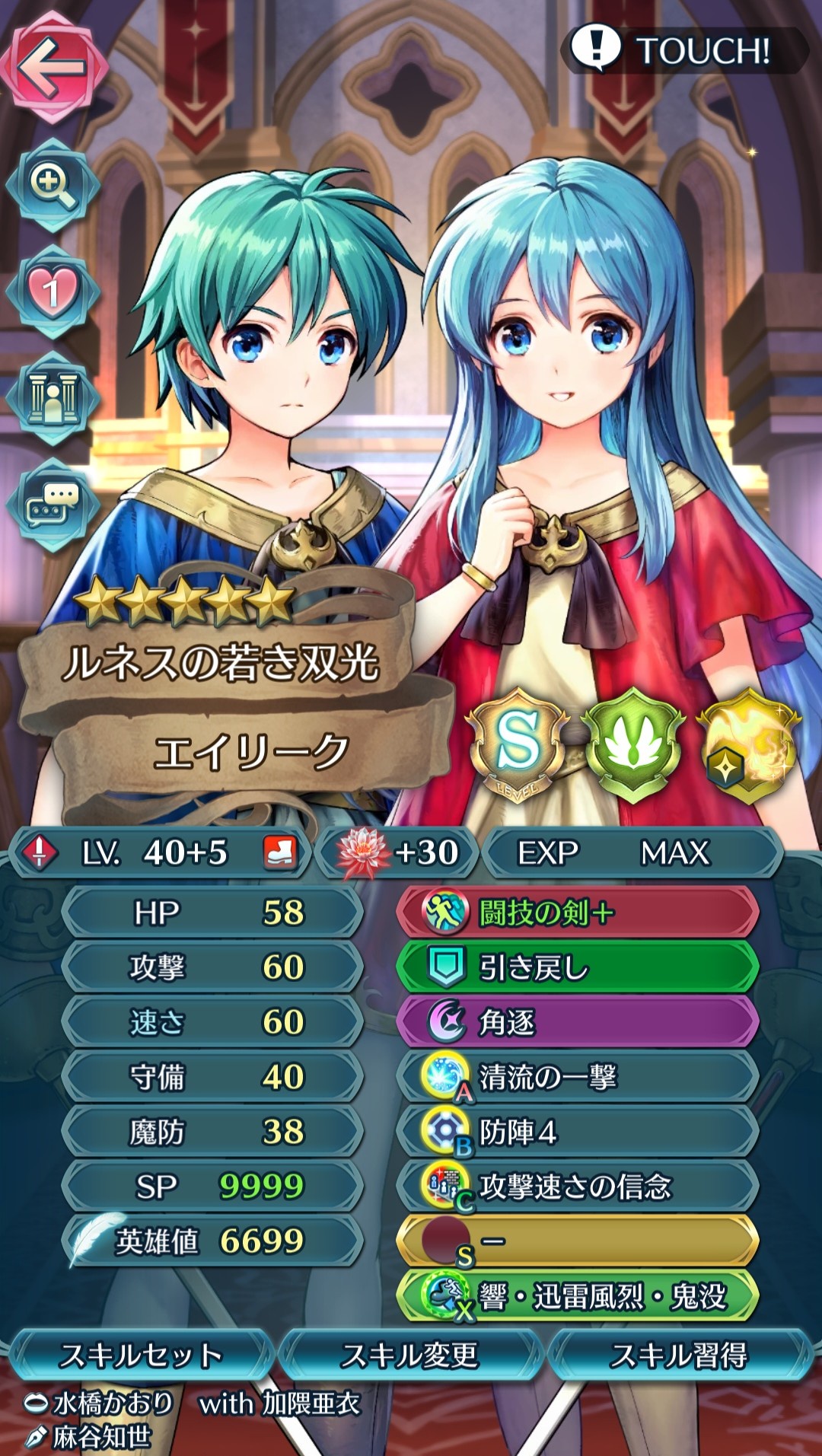
Task: Select the assist skill 引き戻し
Action: pos(577,967)
